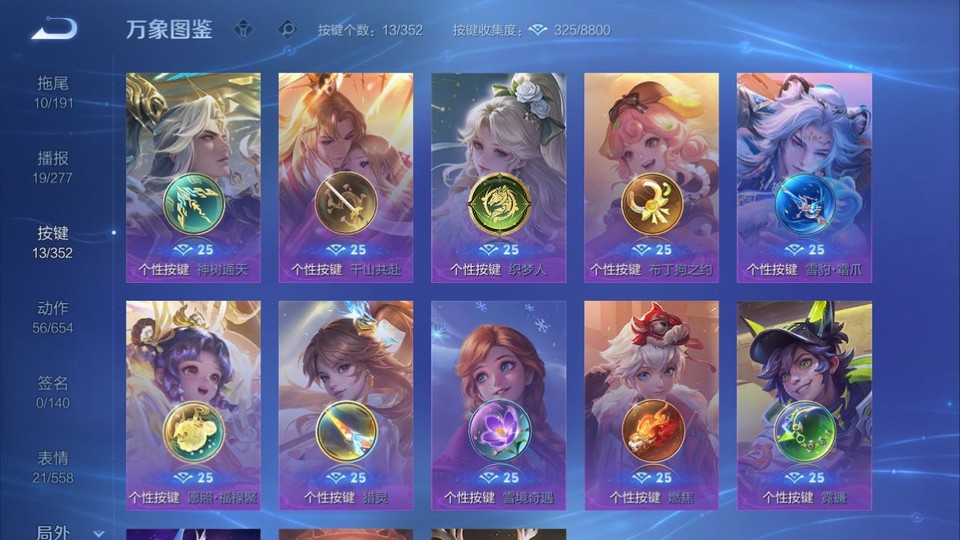Choose the 千山共赴 key skin card
This screenshot has height=540, width=960.
pos(345,177)
